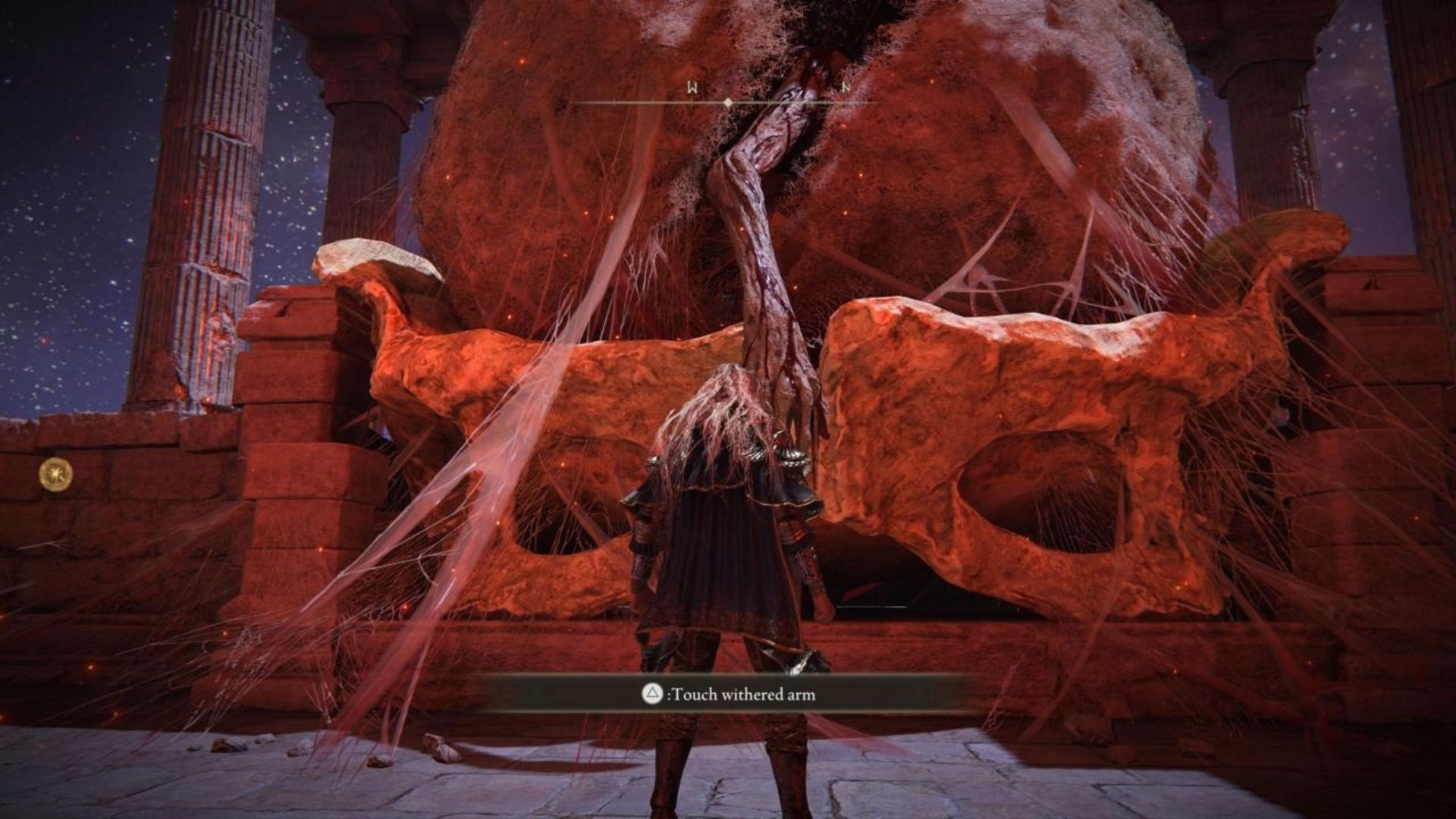Viewport: 1456px width, 819px height.
Task: Click the diamond pointer on the compass bar
Action: 728,102
